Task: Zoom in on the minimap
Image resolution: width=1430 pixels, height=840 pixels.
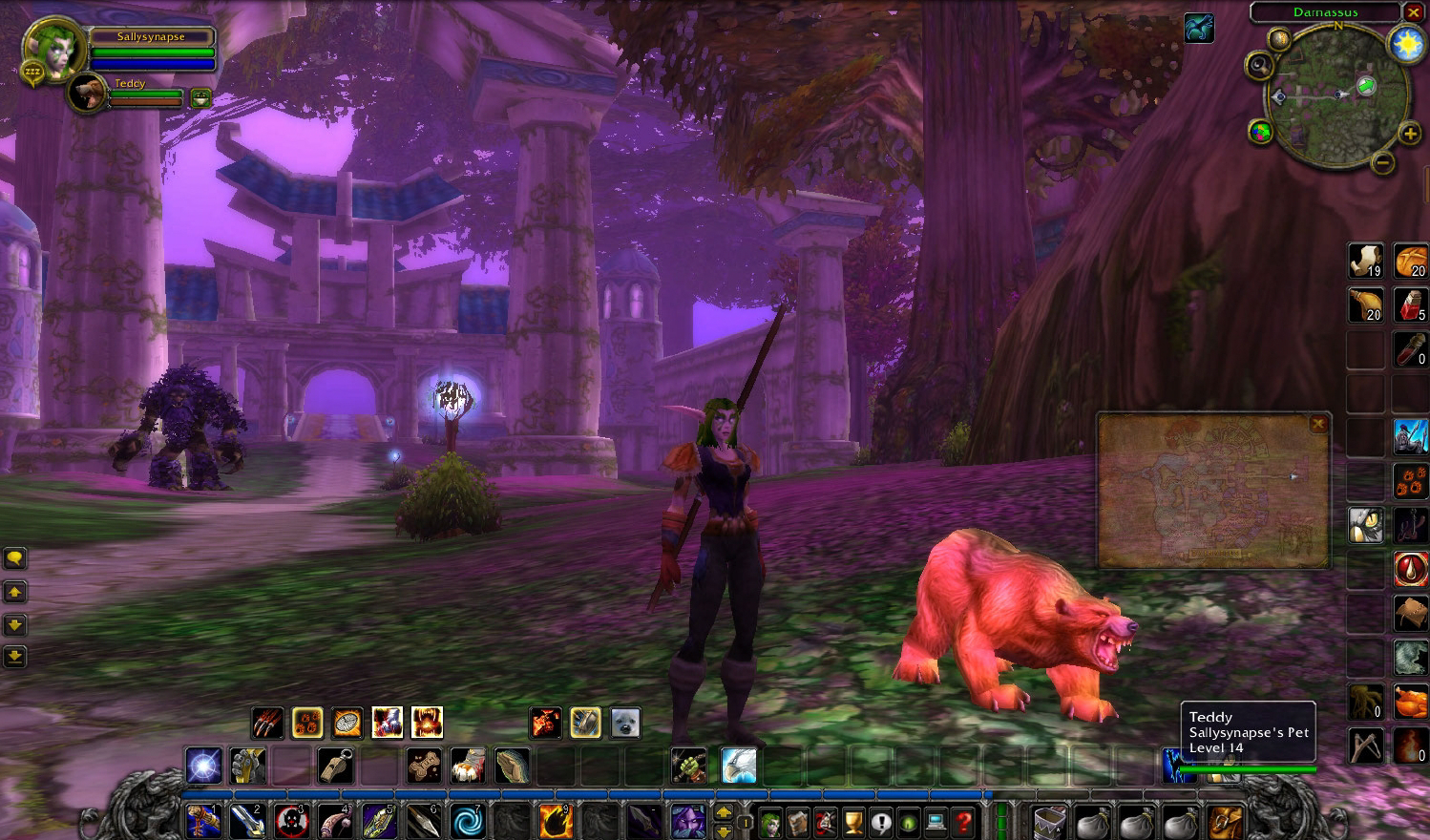Action: coord(1410,134)
